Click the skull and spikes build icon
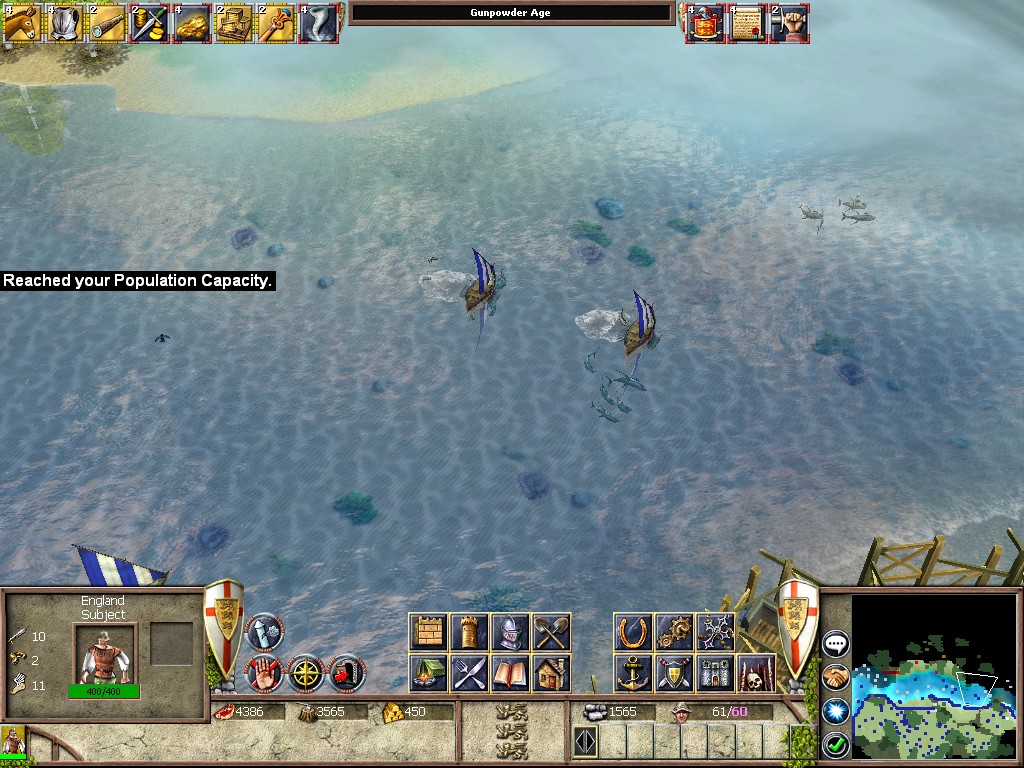1024x768 pixels. pos(756,673)
